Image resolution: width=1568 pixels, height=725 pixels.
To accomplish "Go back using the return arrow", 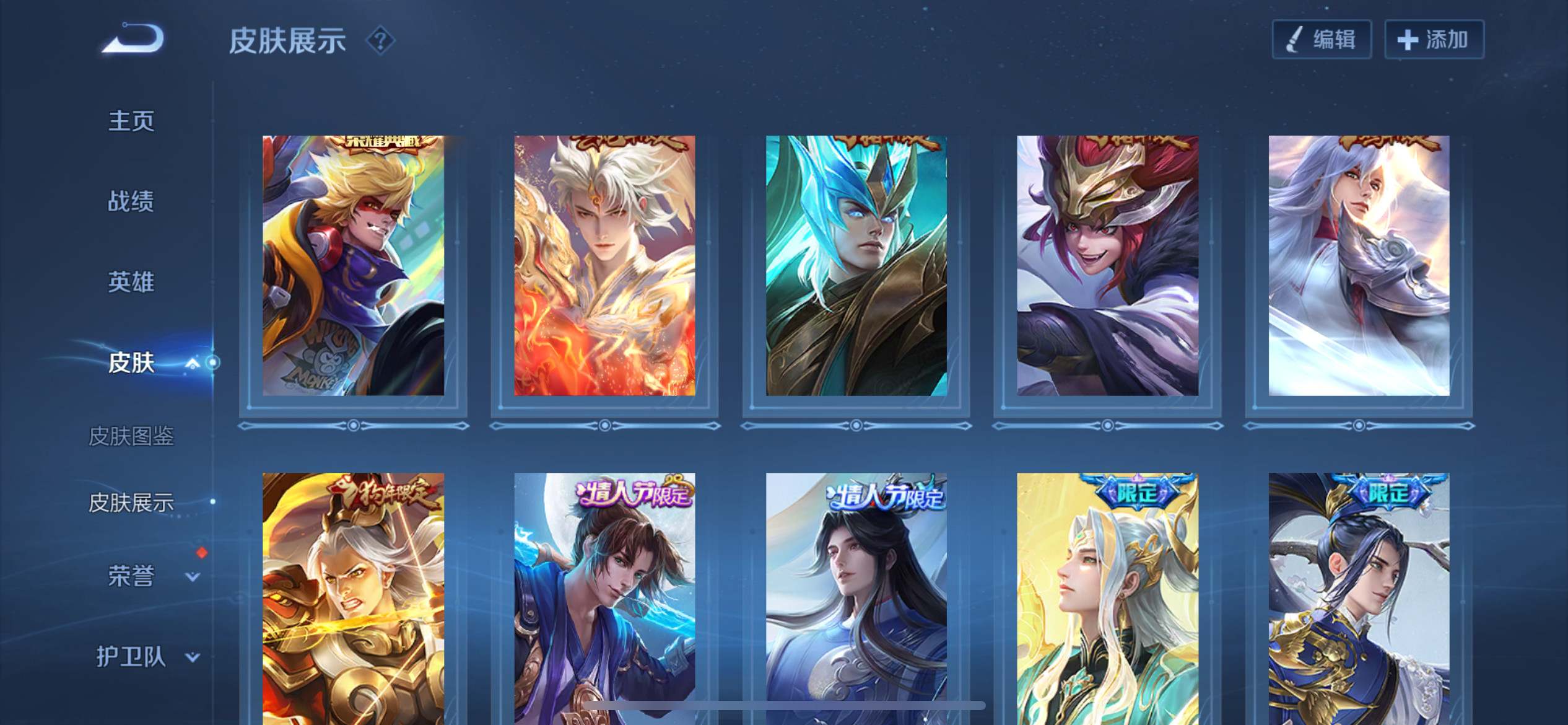I will [x=134, y=39].
